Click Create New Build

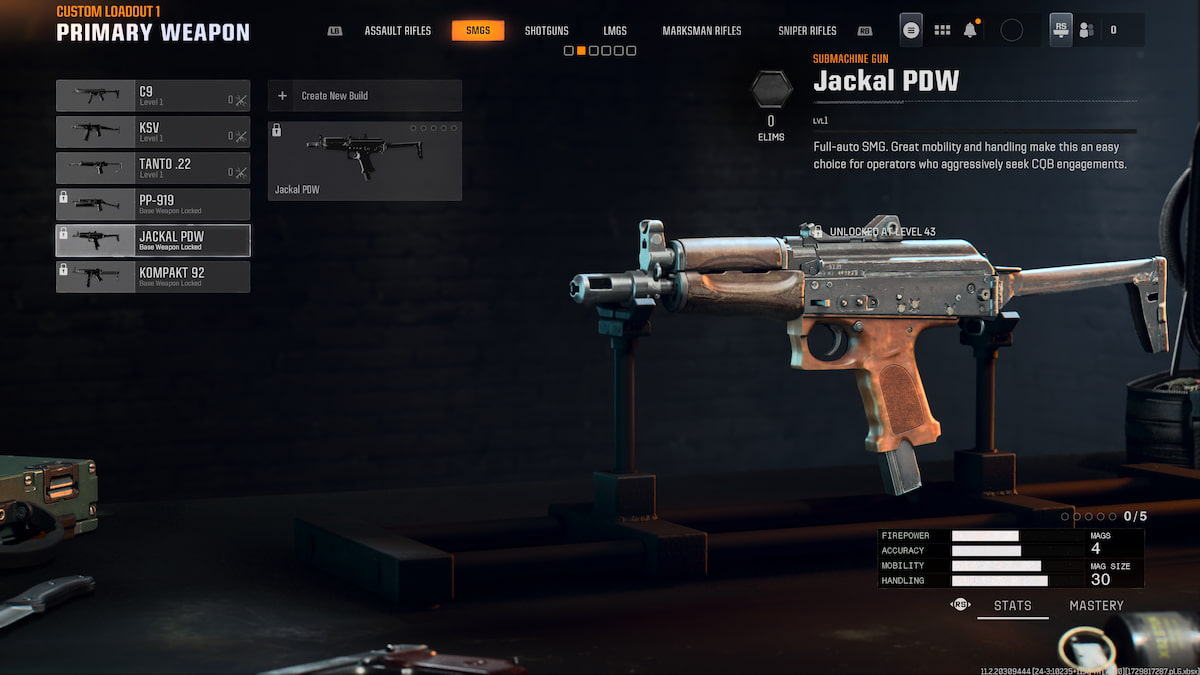[364, 96]
